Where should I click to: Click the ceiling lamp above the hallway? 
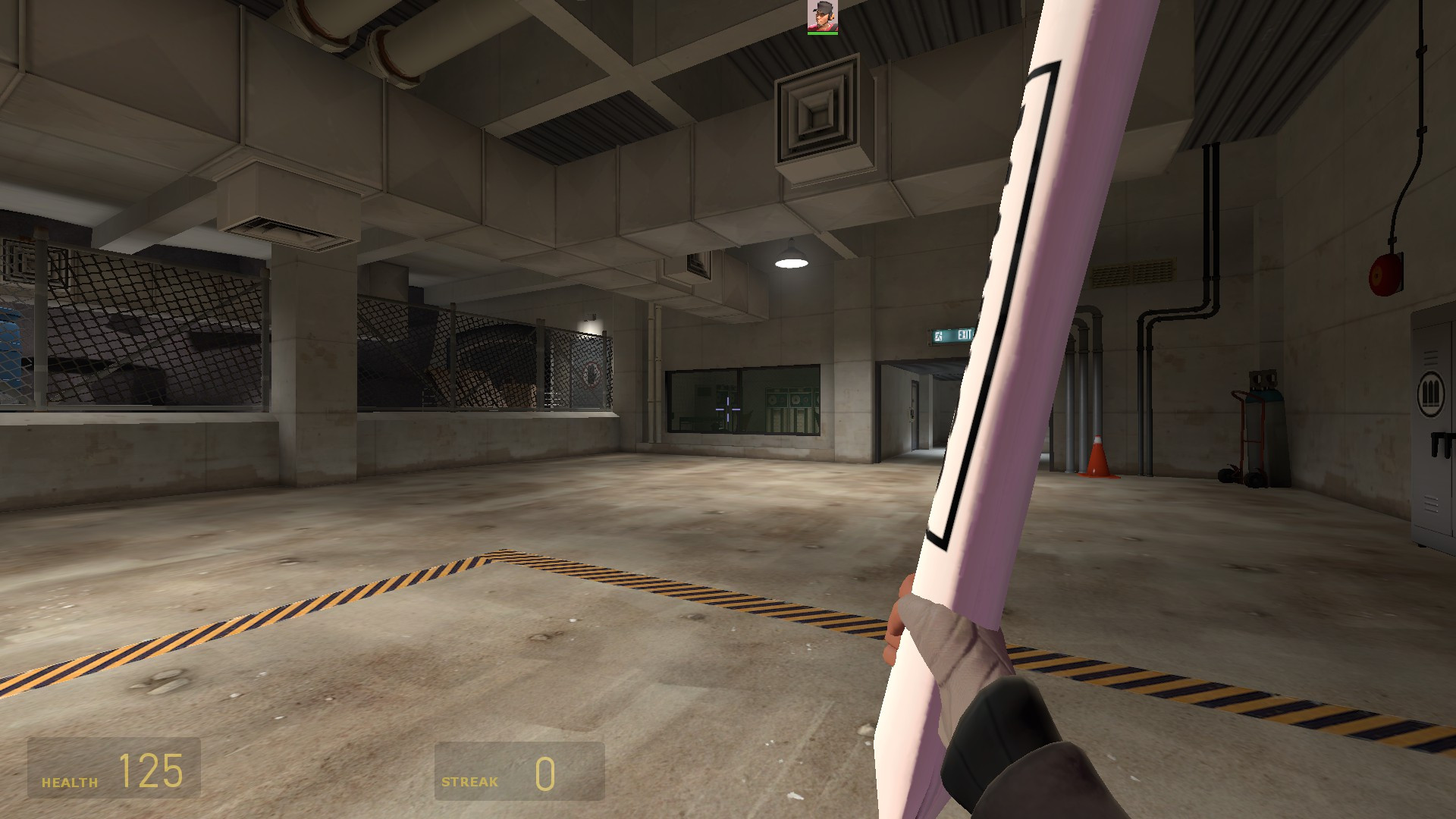pyautogui.click(x=789, y=262)
